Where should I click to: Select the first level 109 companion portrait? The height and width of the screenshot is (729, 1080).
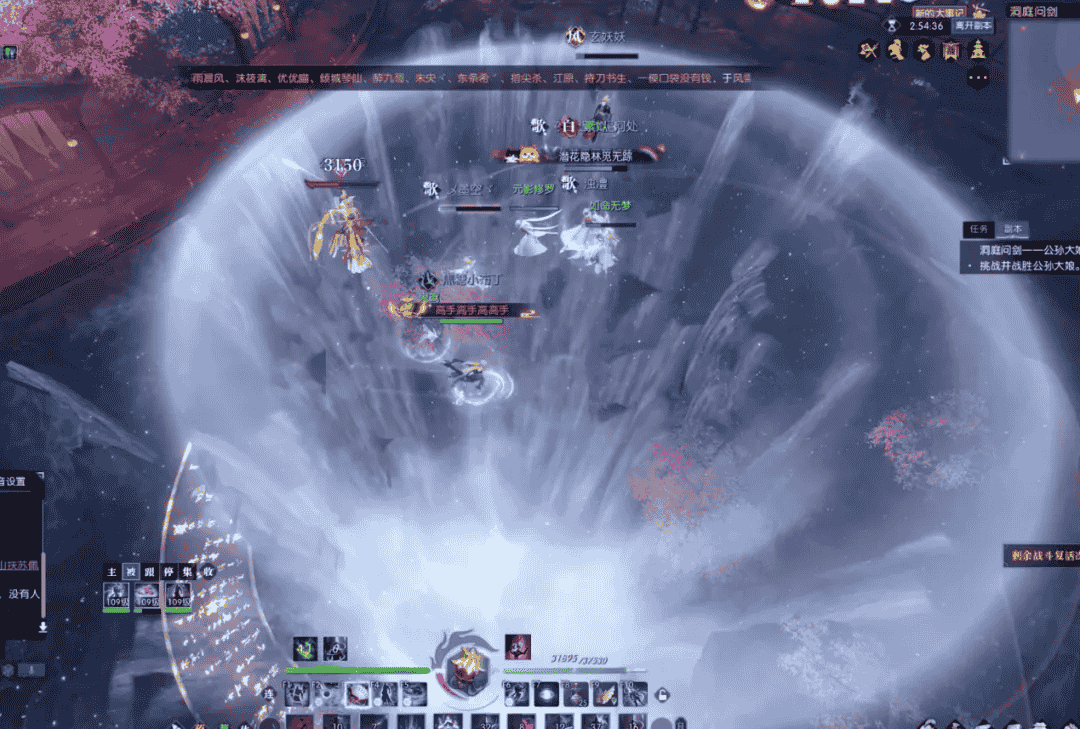click(116, 596)
